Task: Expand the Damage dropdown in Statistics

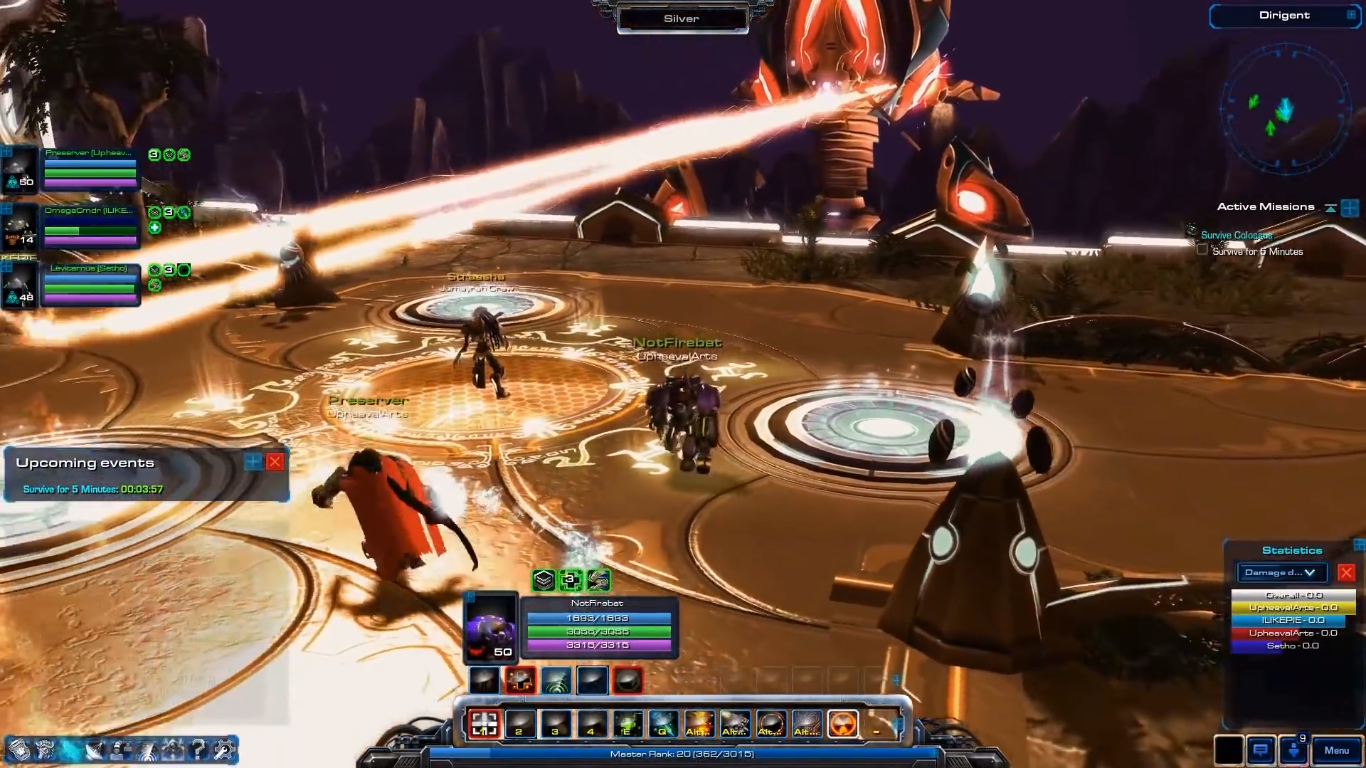Action: click(1282, 573)
